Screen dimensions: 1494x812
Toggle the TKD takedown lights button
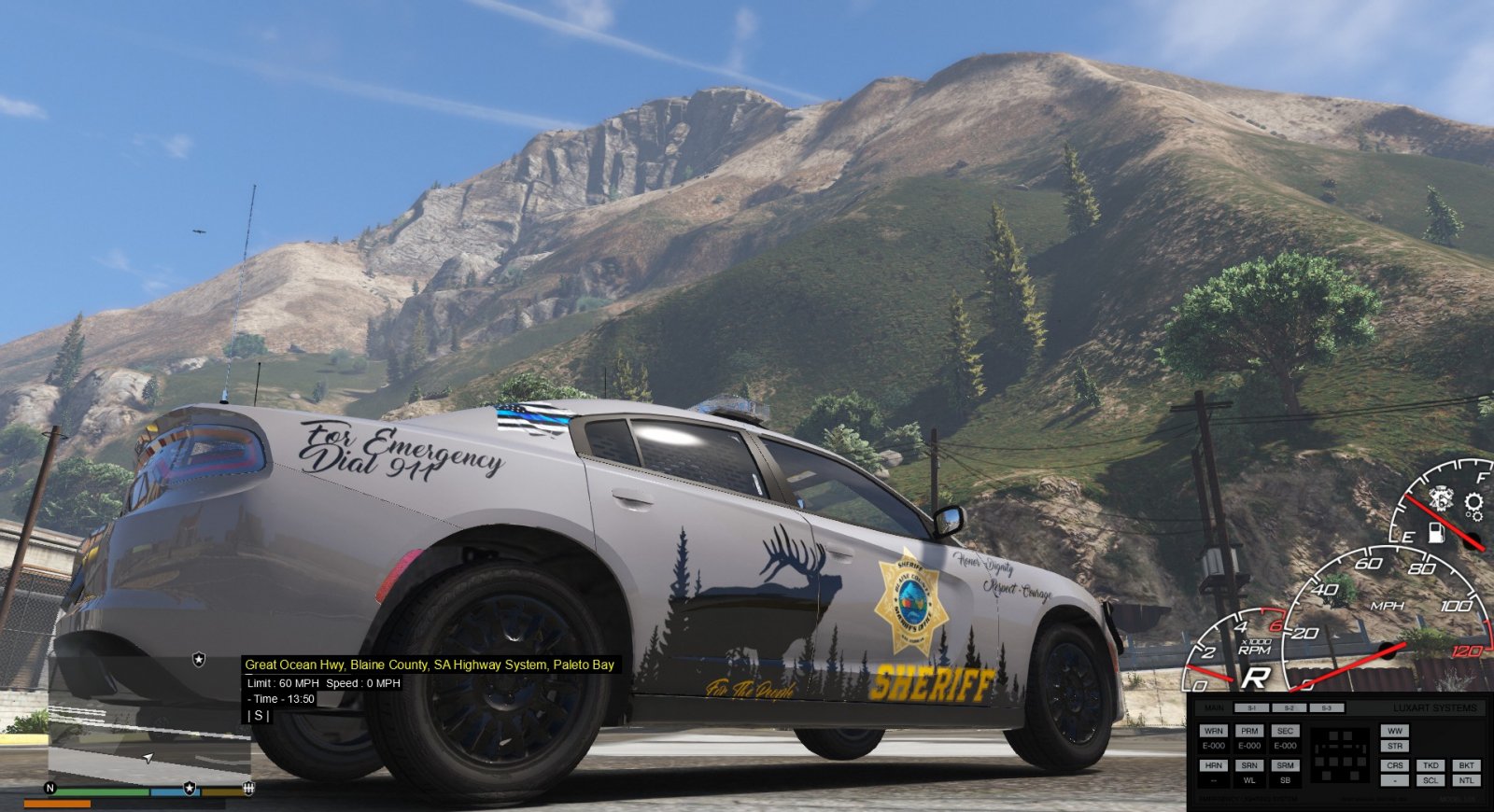tap(1431, 765)
